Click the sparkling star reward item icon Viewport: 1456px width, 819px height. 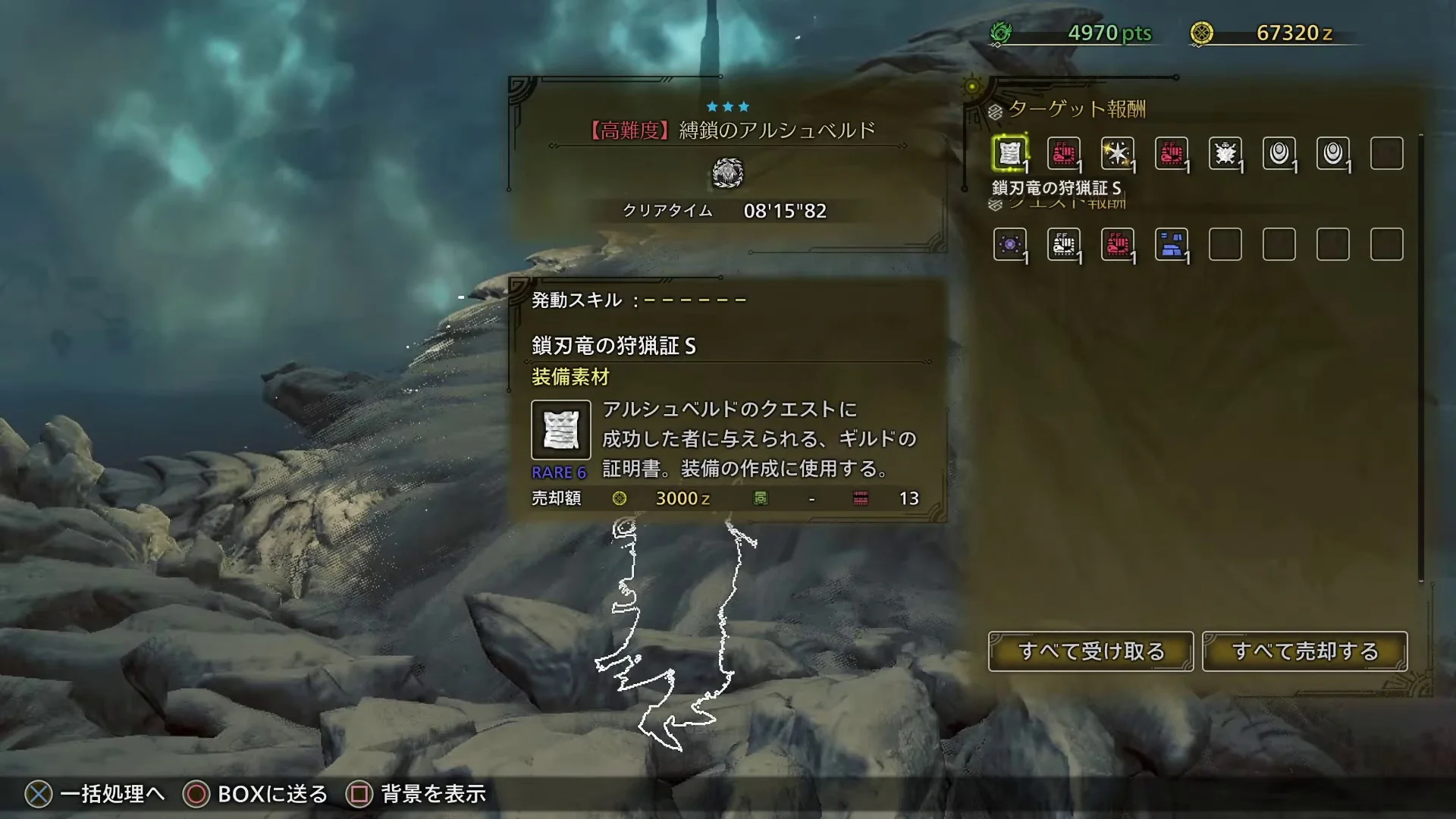point(1116,152)
